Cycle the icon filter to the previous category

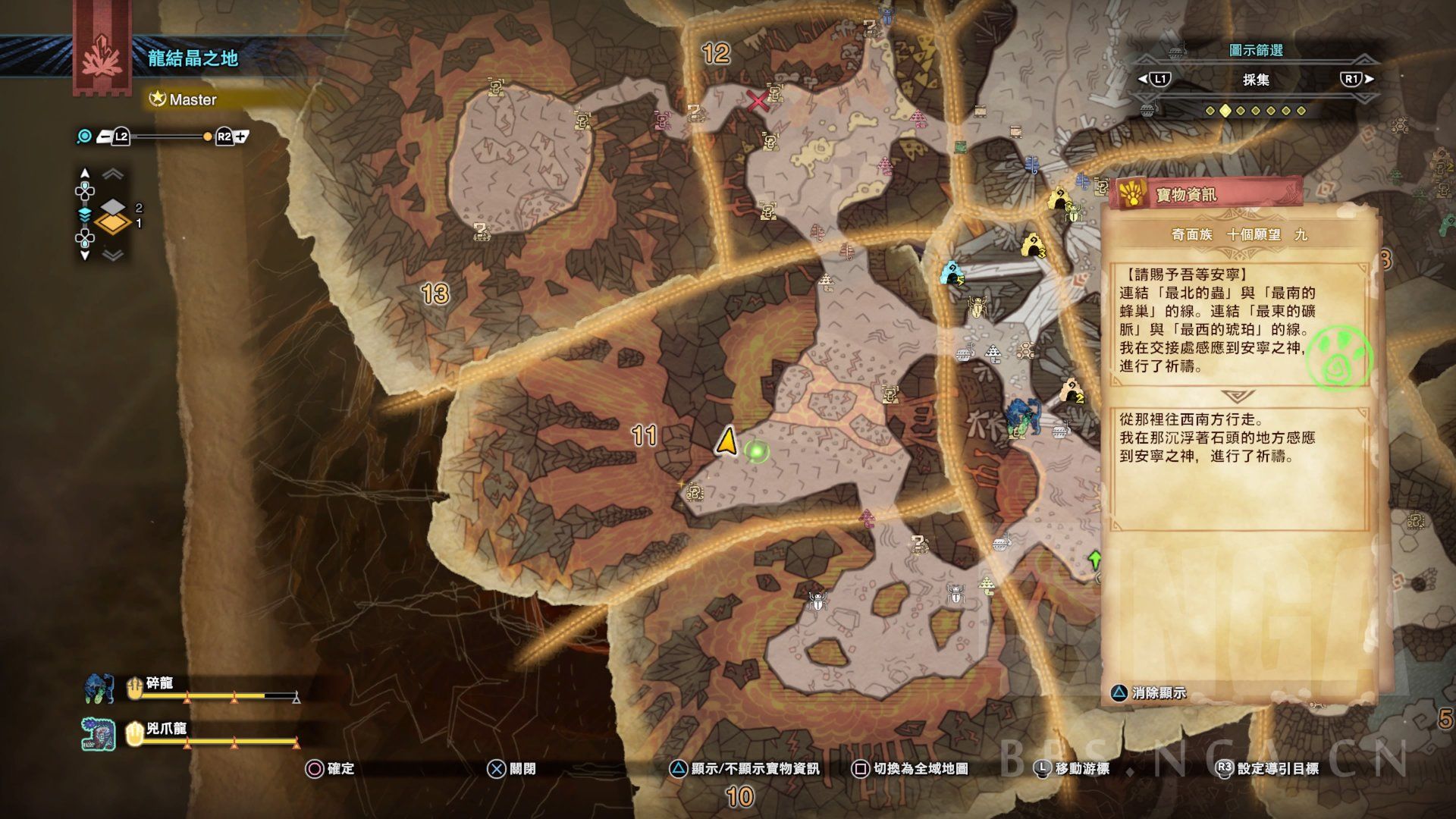pos(1153,79)
